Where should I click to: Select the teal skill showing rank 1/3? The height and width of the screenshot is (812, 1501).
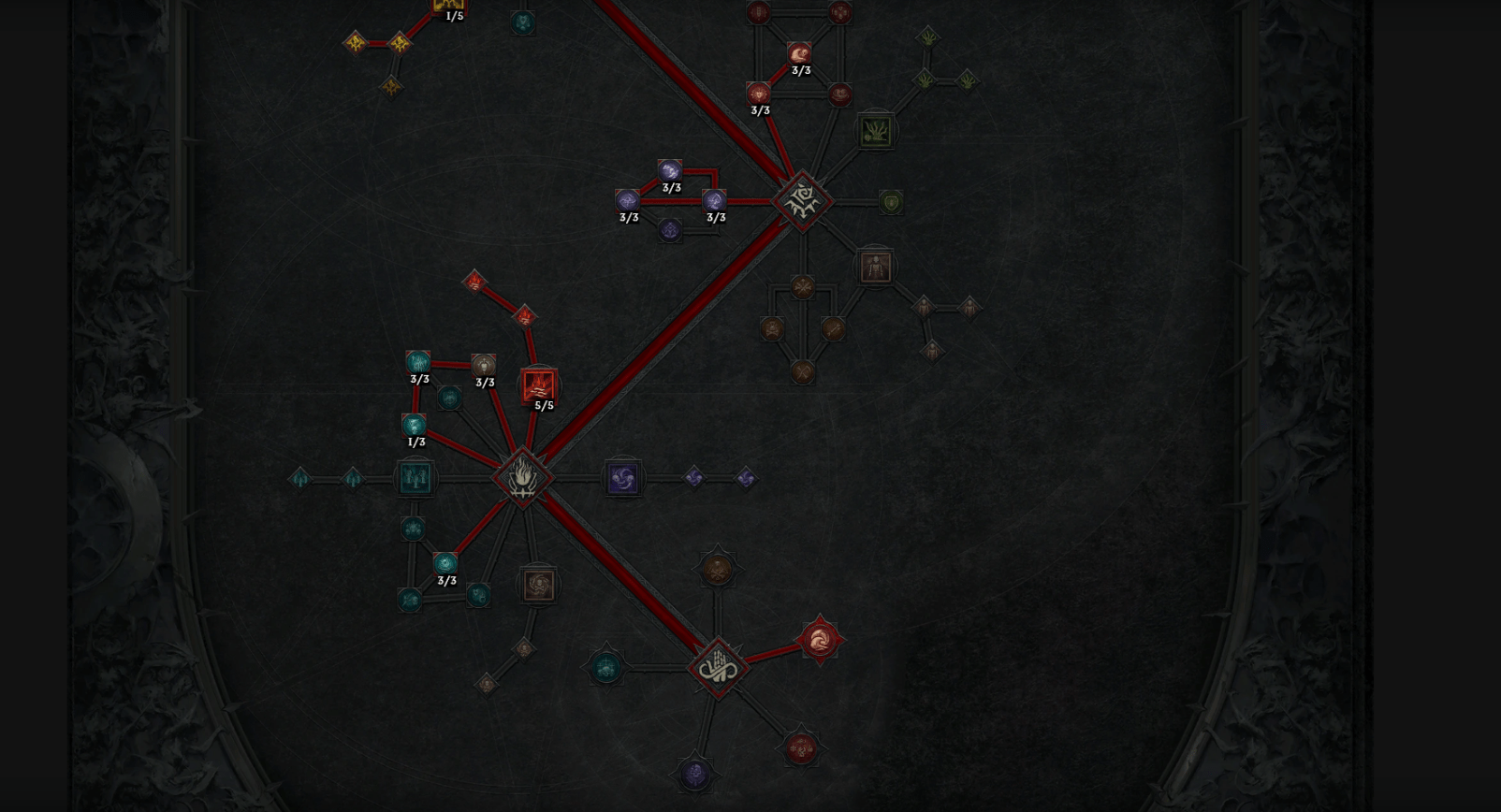(x=412, y=423)
